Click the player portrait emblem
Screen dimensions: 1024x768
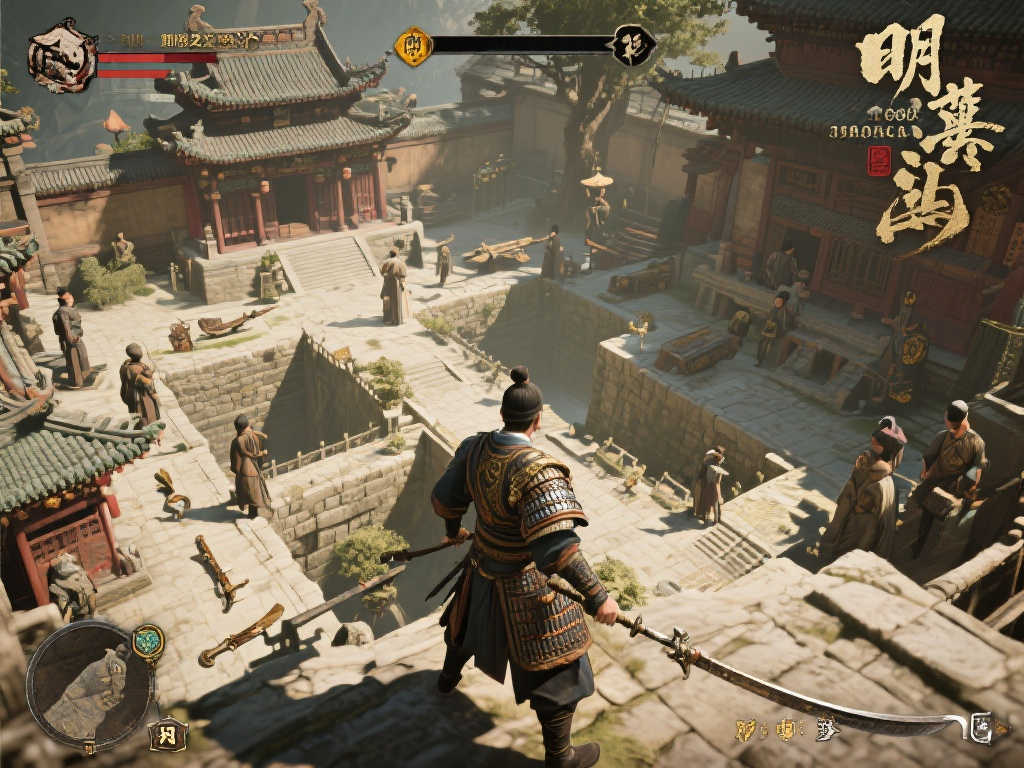[62, 56]
